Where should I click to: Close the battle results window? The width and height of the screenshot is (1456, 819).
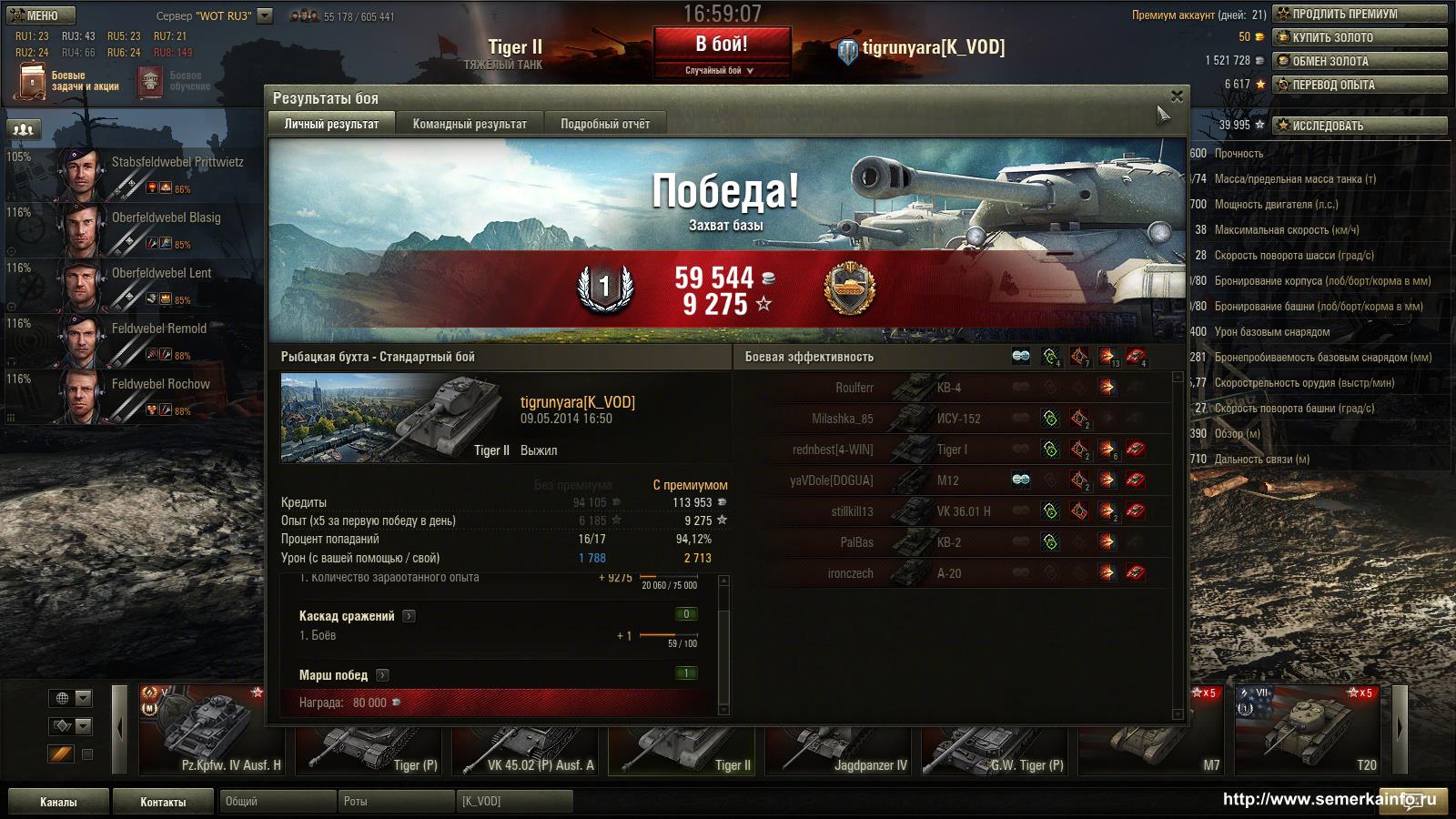click(x=1177, y=96)
